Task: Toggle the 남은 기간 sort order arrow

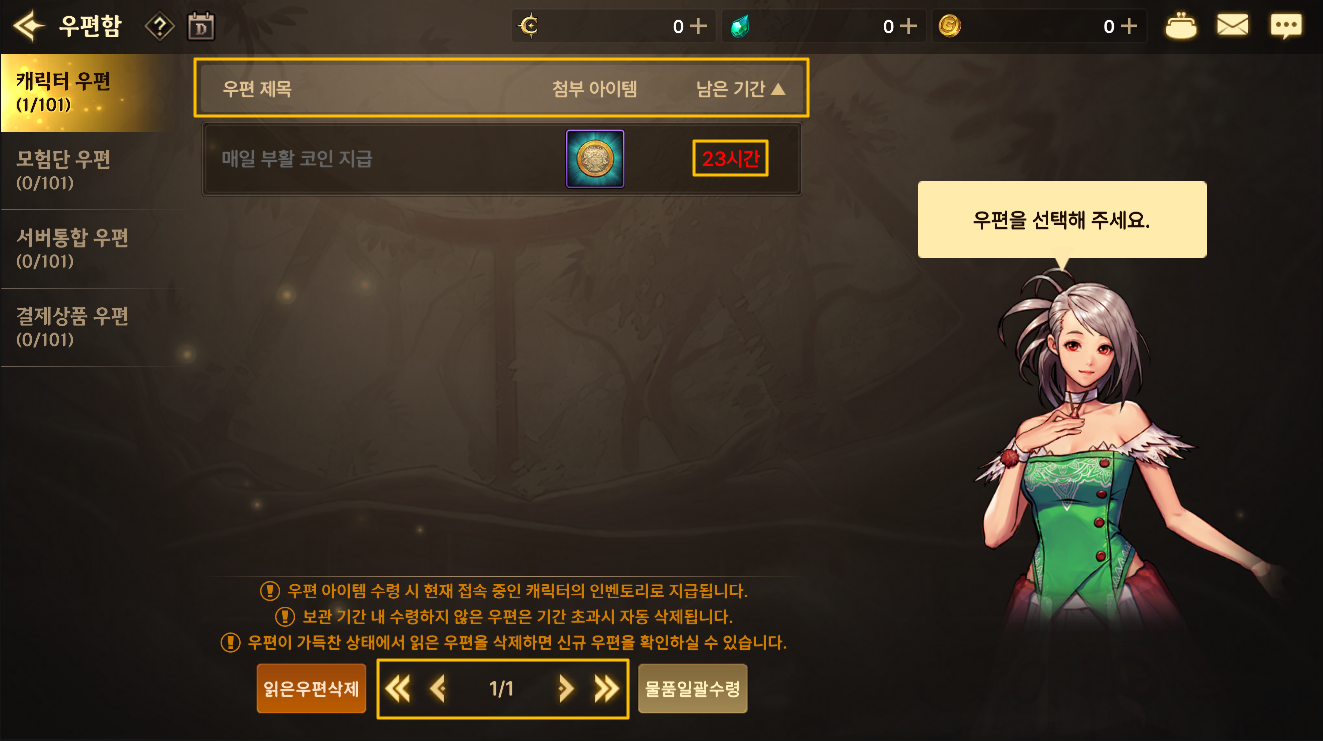Action: (780, 88)
